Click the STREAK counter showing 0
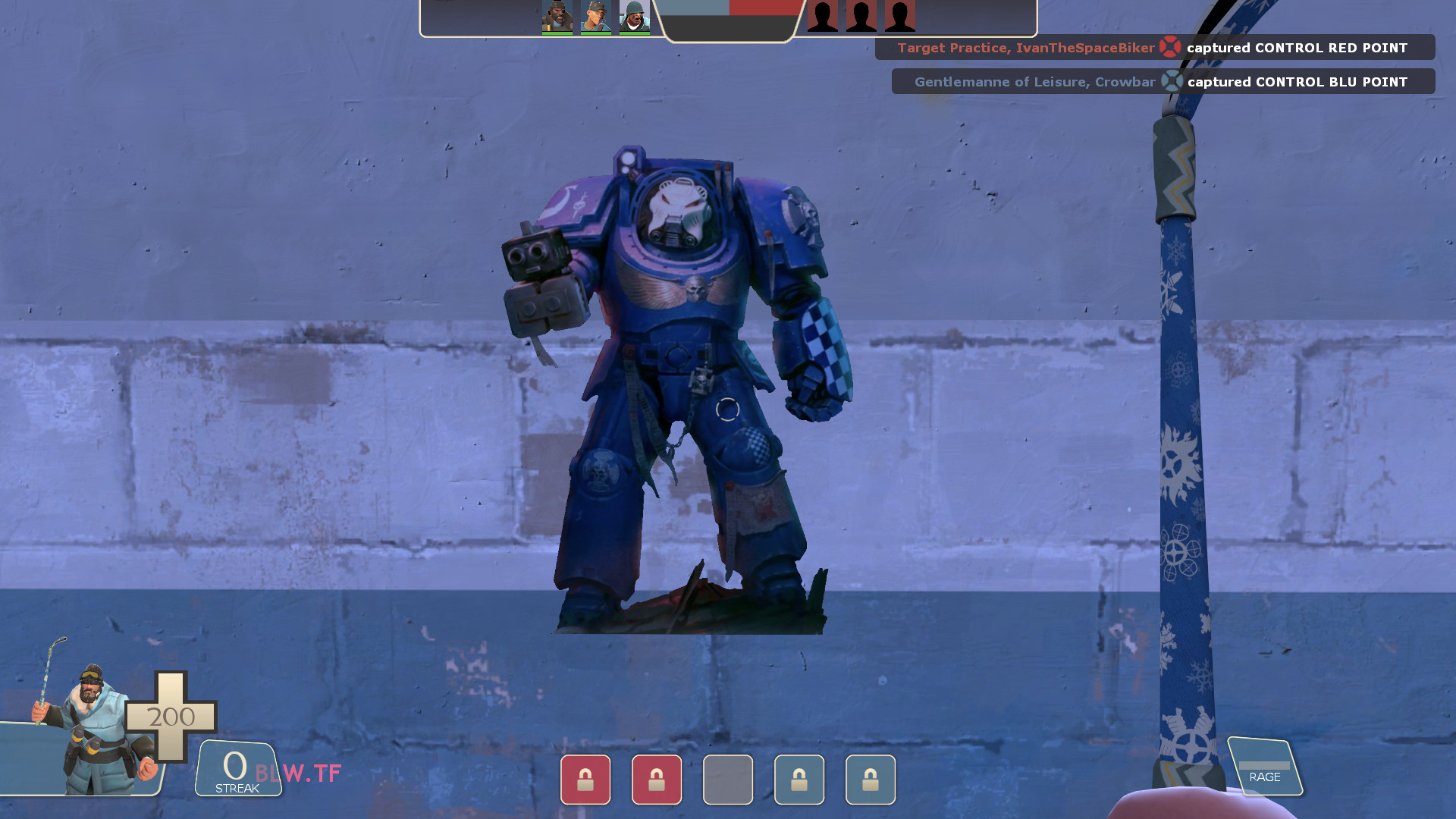Viewport: 1456px width, 819px height. point(235,768)
